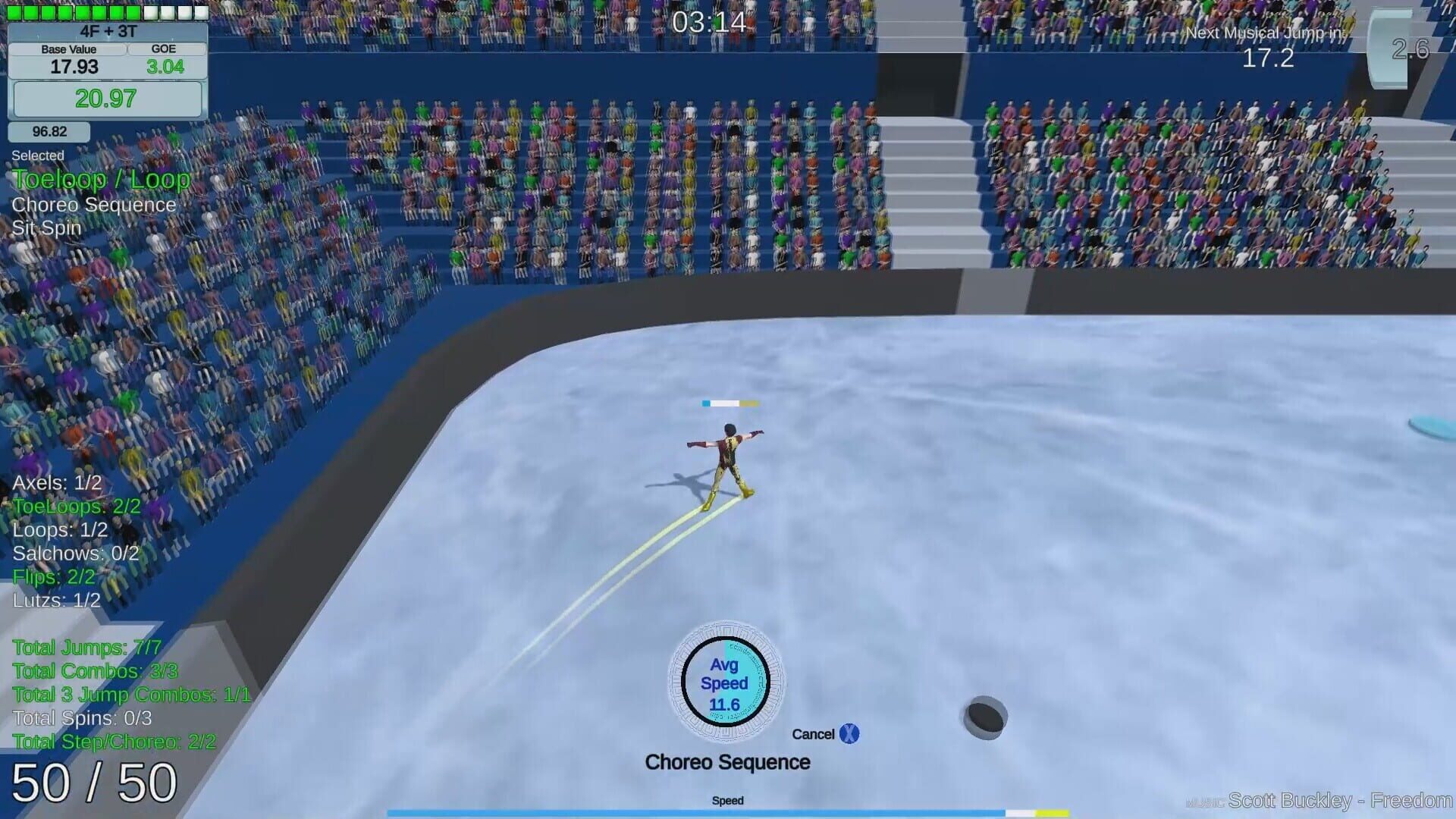Screen dimensions: 1456x819
Task: Select the Toeloop / Loop option
Action: coord(102,180)
